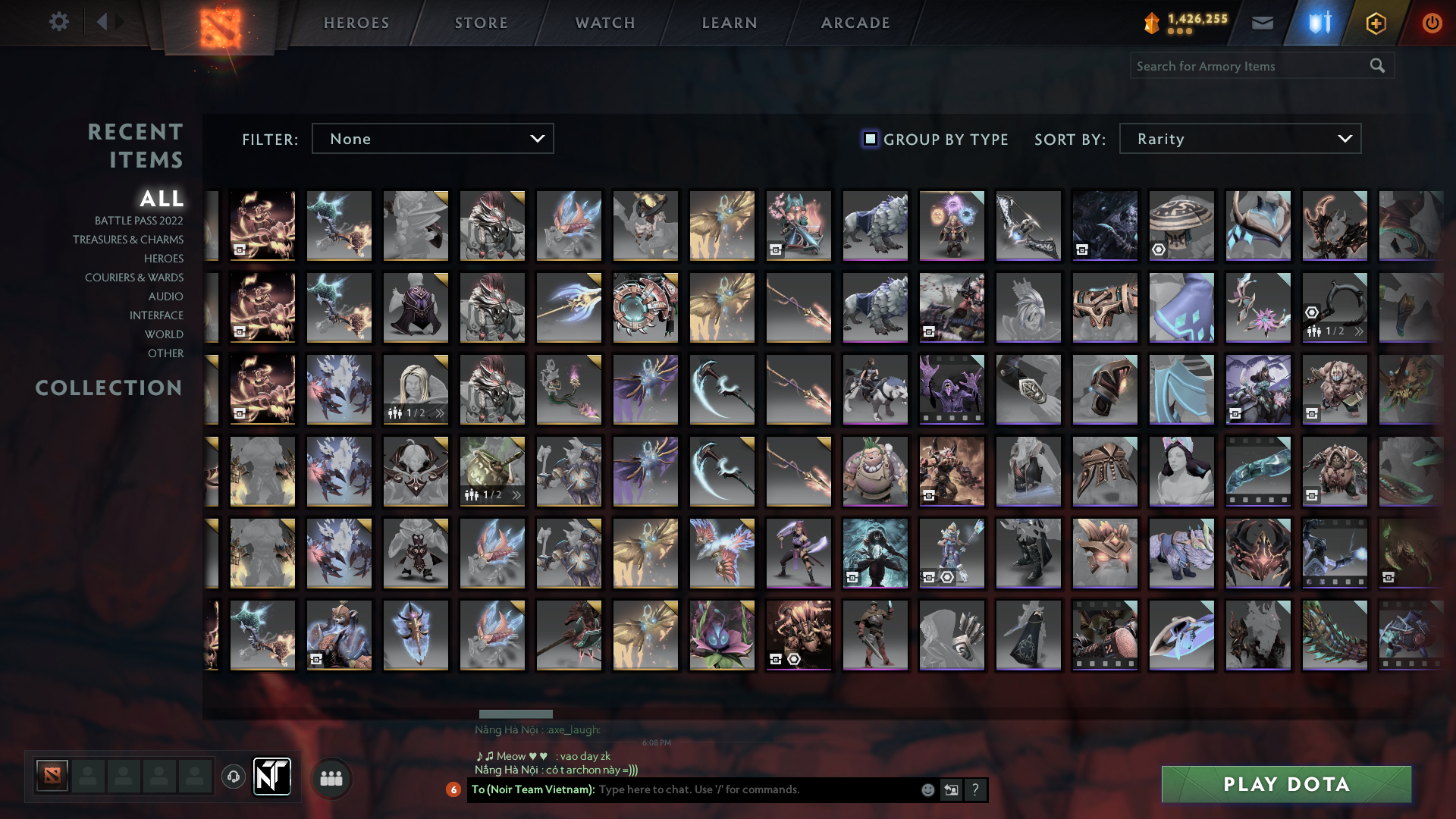1456x819 pixels.
Task: Toggle the Group By Type checkbox
Action: pos(869,139)
